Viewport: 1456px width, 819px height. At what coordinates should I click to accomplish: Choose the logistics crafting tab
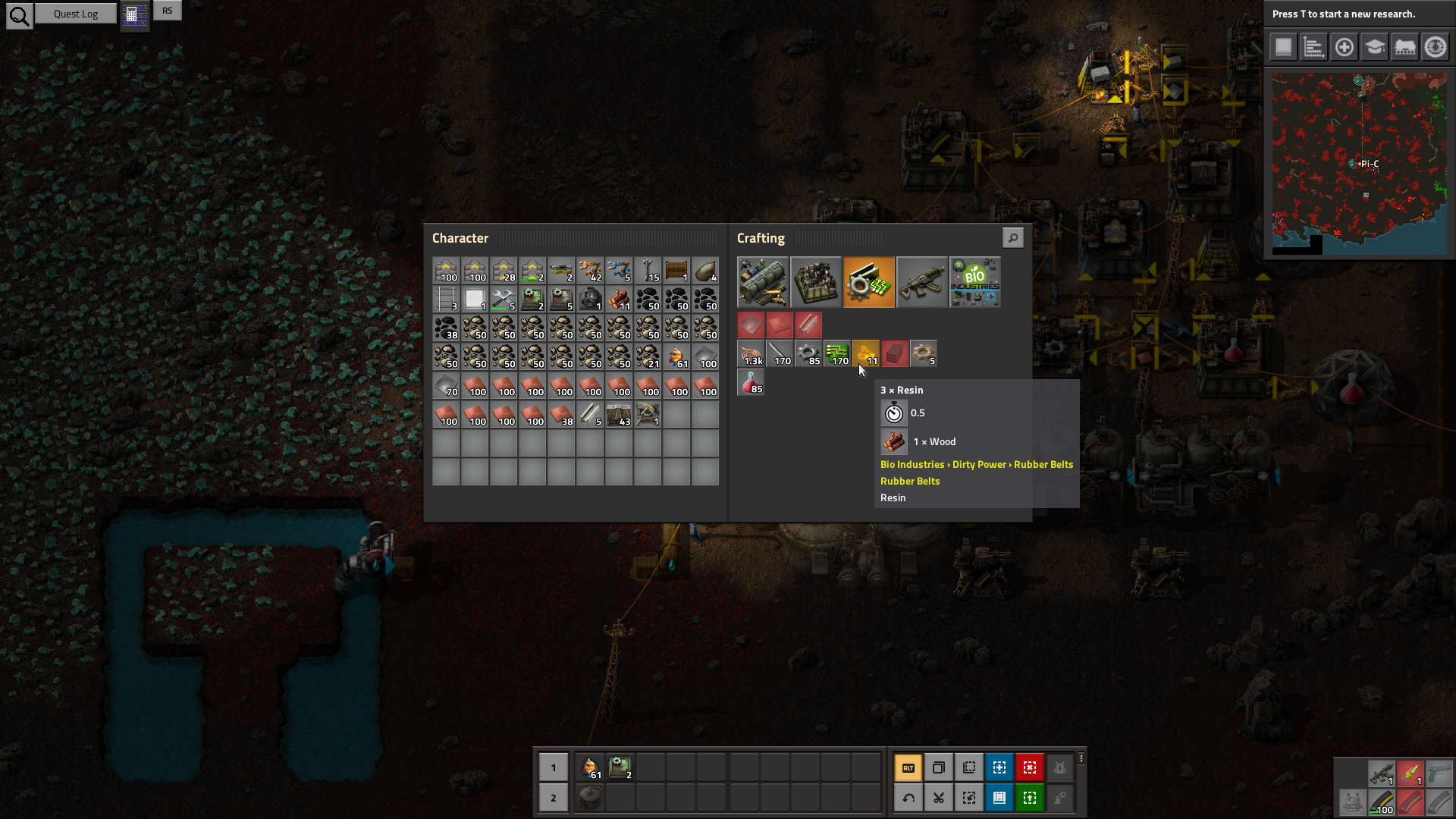coord(763,282)
